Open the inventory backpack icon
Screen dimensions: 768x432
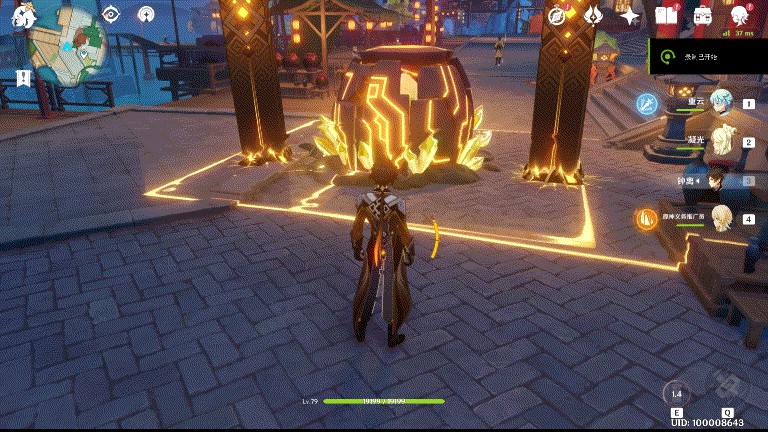tap(703, 16)
